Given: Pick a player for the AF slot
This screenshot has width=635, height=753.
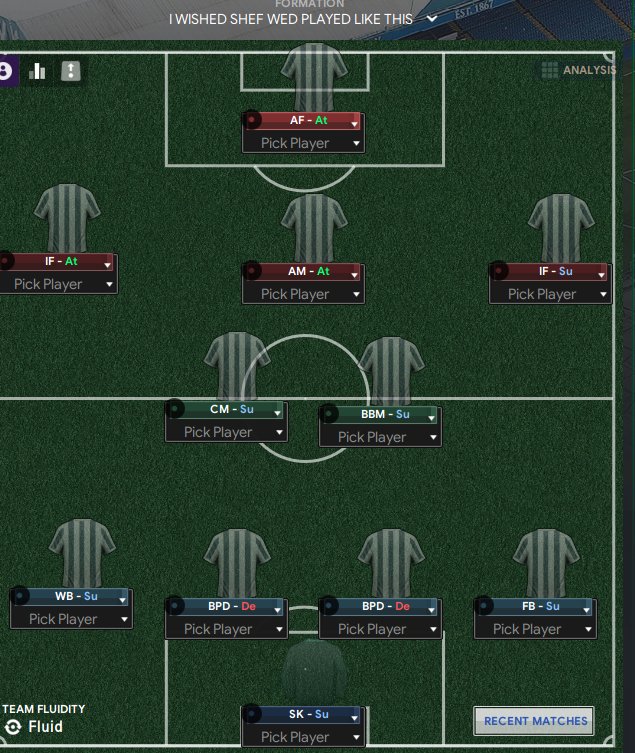Looking at the screenshot, I should pyautogui.click(x=303, y=143).
